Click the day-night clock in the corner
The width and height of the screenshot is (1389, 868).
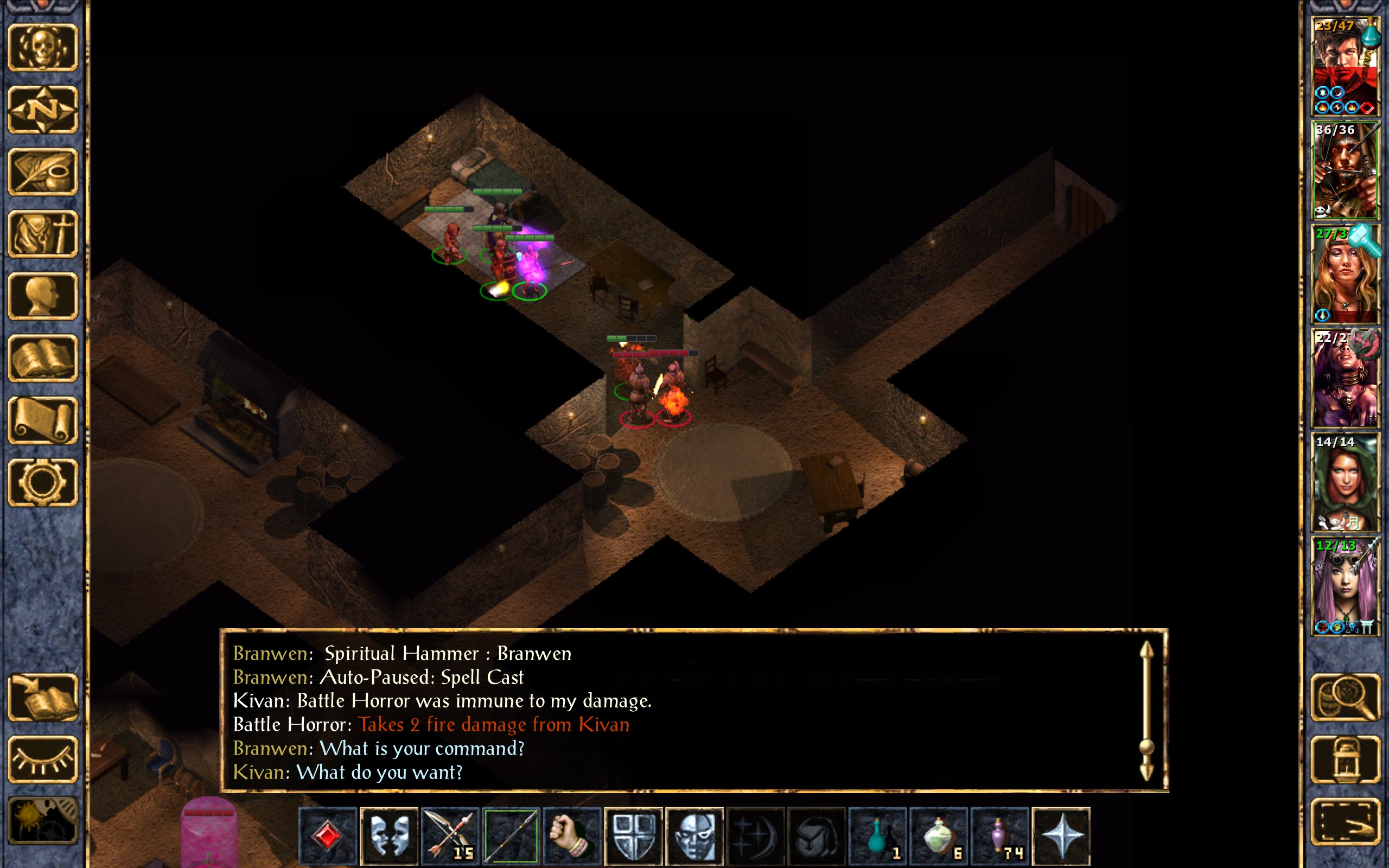[x=43, y=821]
